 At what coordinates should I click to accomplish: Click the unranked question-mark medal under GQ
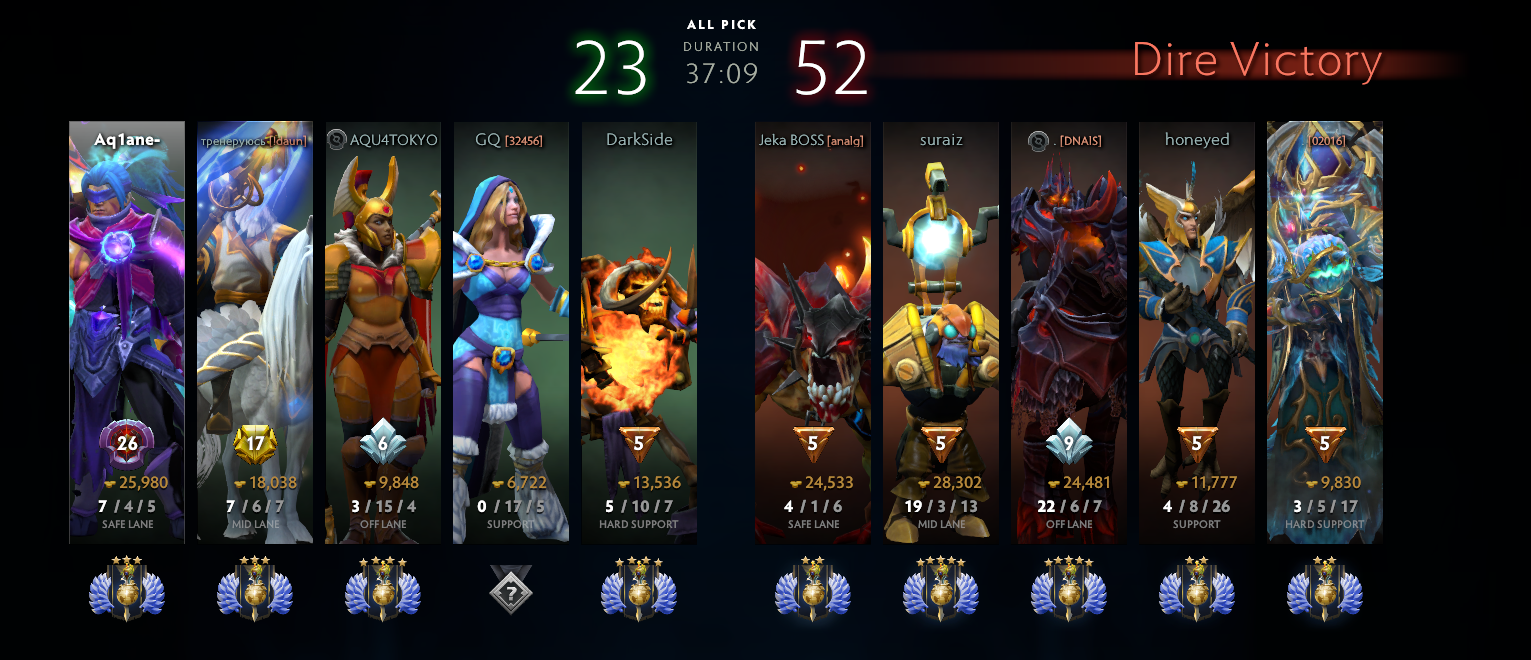point(511,590)
